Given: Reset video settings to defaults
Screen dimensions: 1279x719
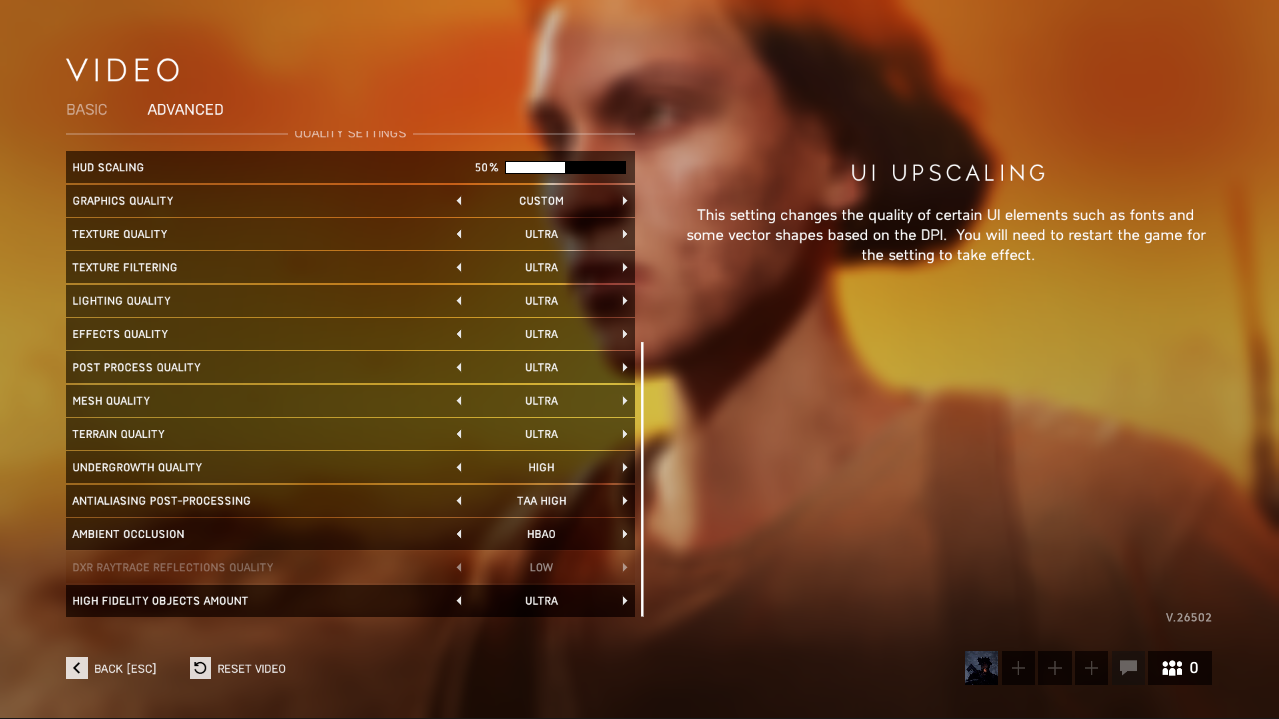Looking at the screenshot, I should point(238,668).
